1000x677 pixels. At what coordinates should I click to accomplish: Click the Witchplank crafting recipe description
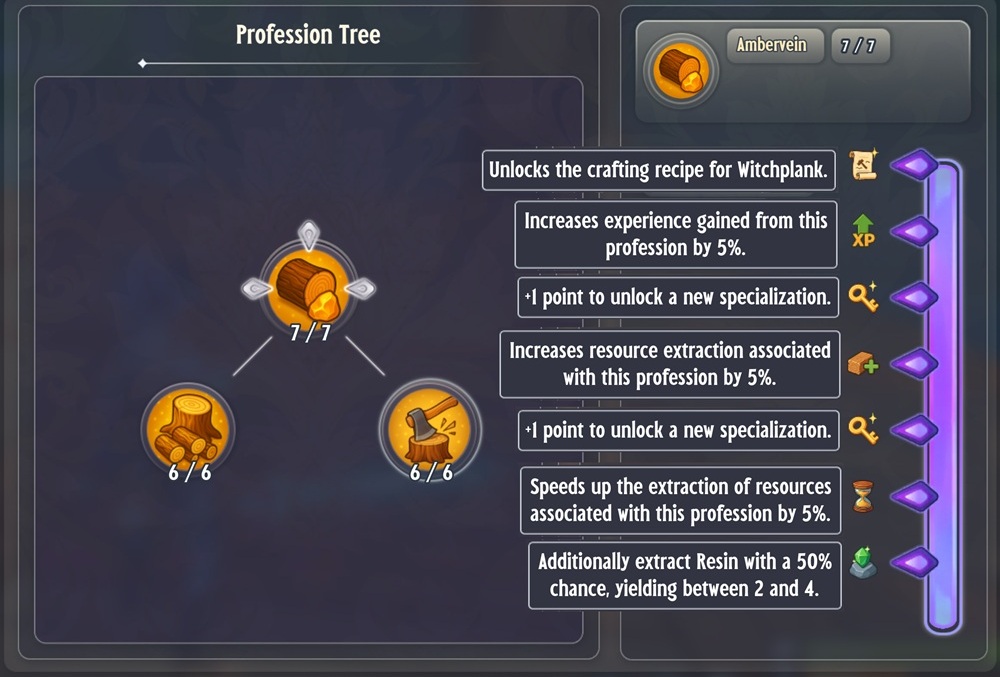pos(660,170)
